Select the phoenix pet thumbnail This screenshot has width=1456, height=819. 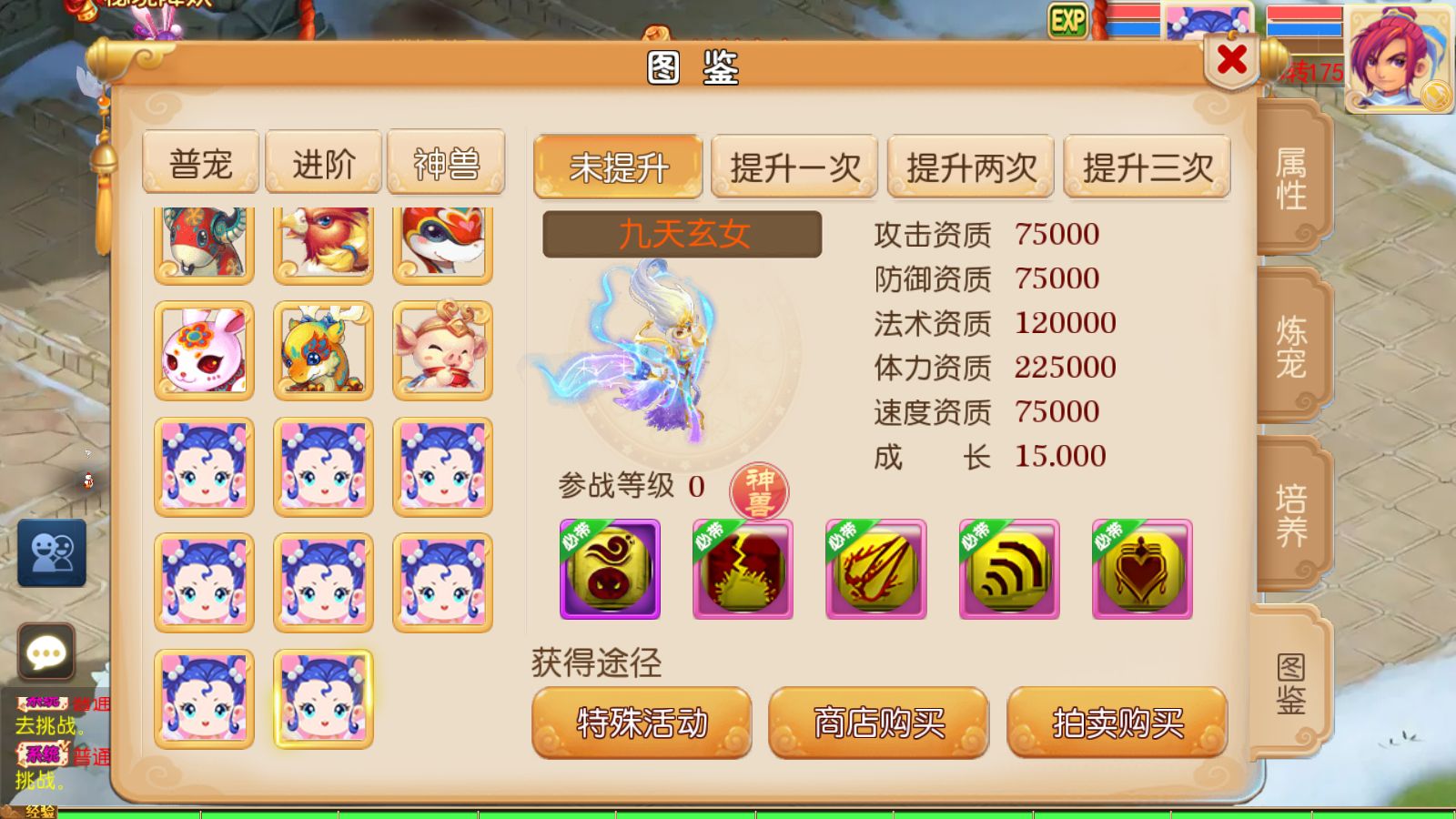(x=323, y=241)
